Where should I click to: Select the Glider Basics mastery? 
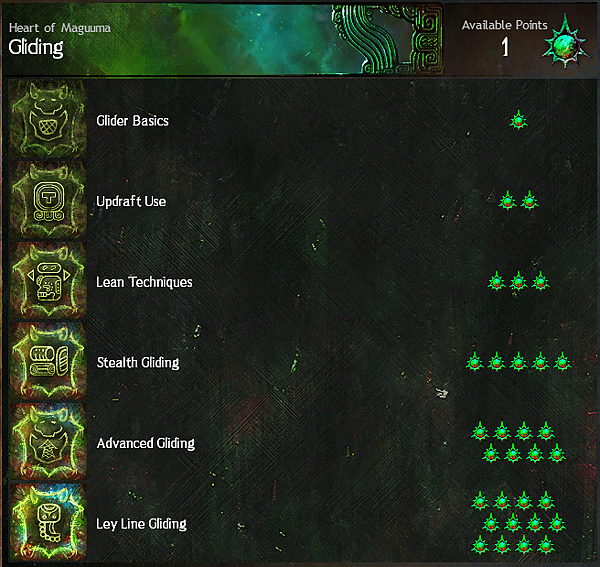tap(133, 121)
